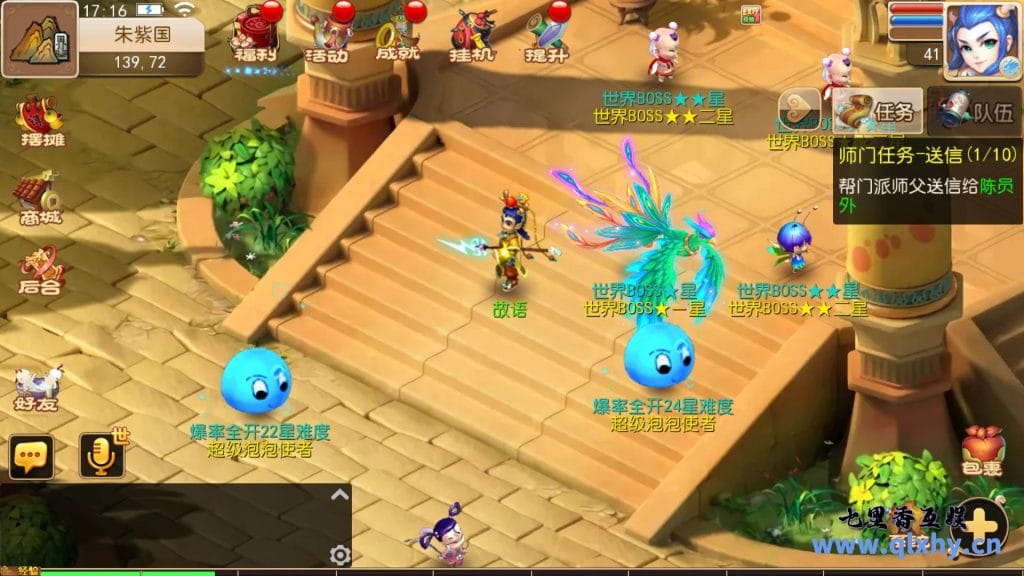
Task: Open the mountain map icon for 朱紫国
Action: 40,38
